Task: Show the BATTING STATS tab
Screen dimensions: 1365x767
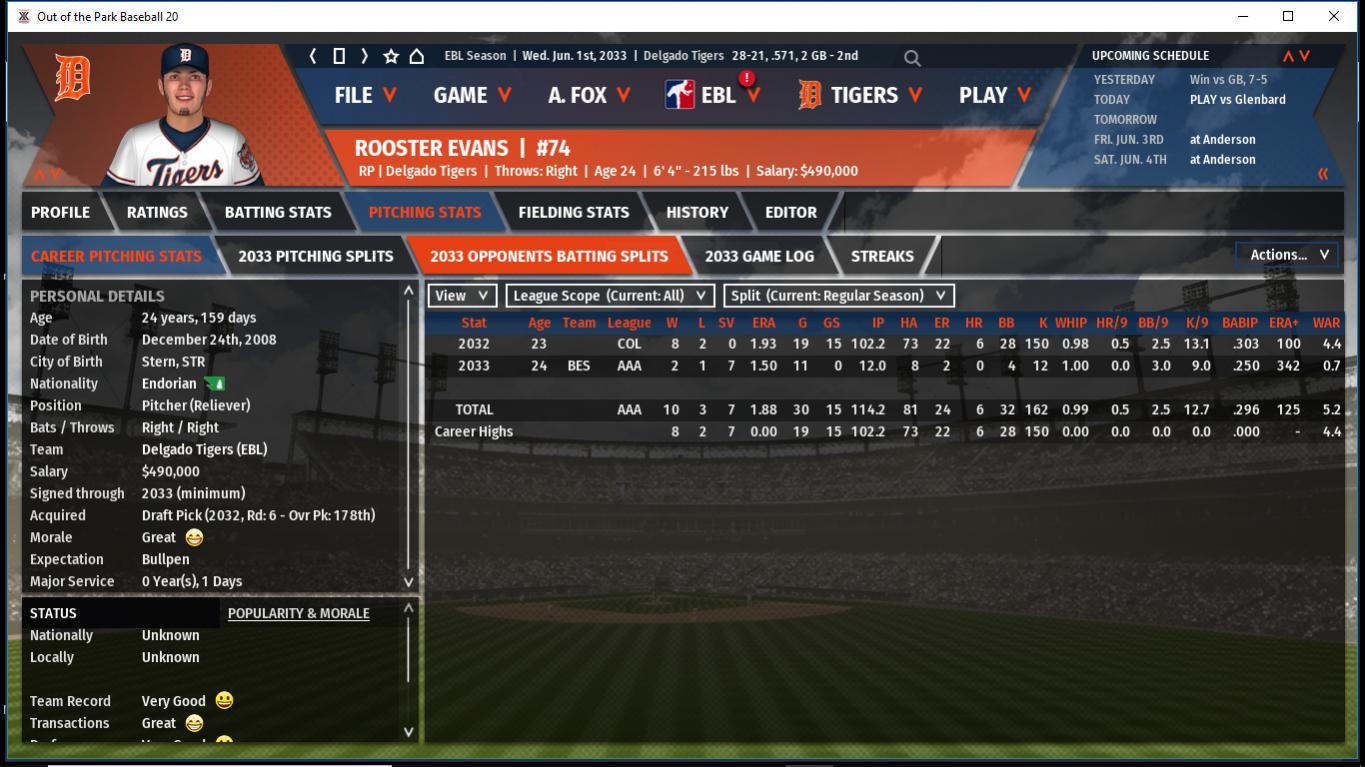Action: point(278,212)
